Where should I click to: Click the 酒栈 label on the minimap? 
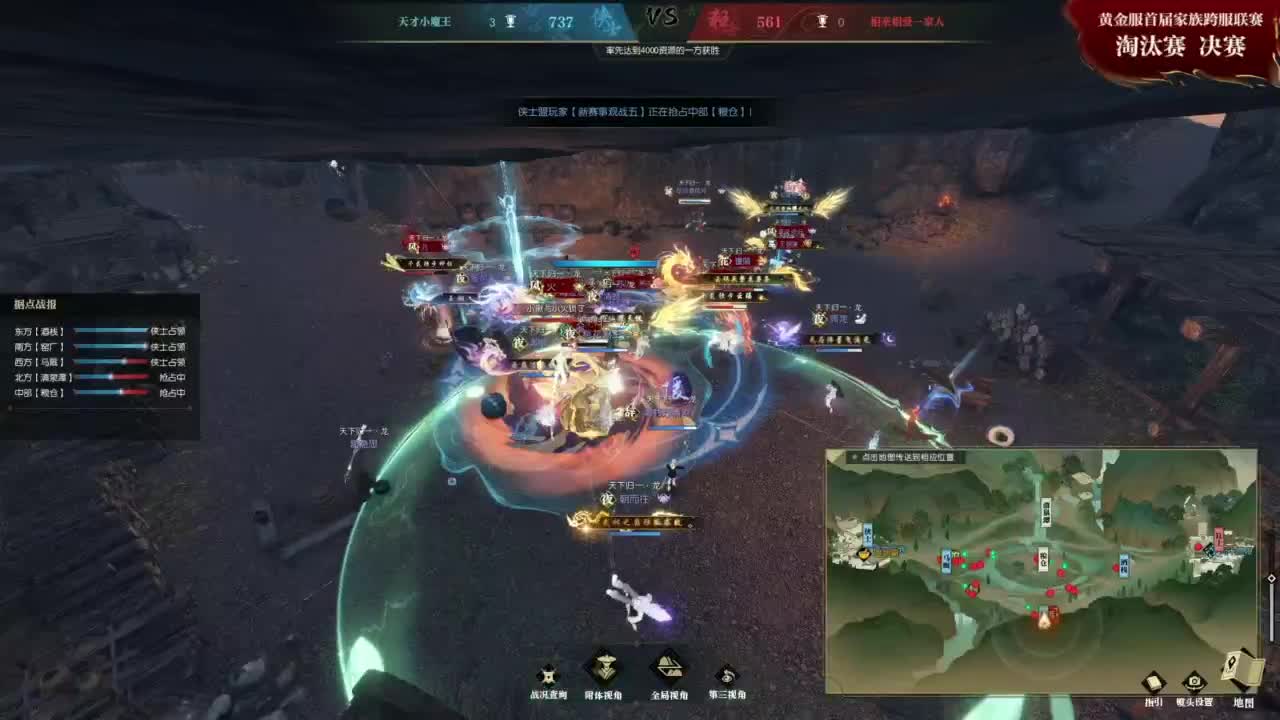pos(1124,564)
